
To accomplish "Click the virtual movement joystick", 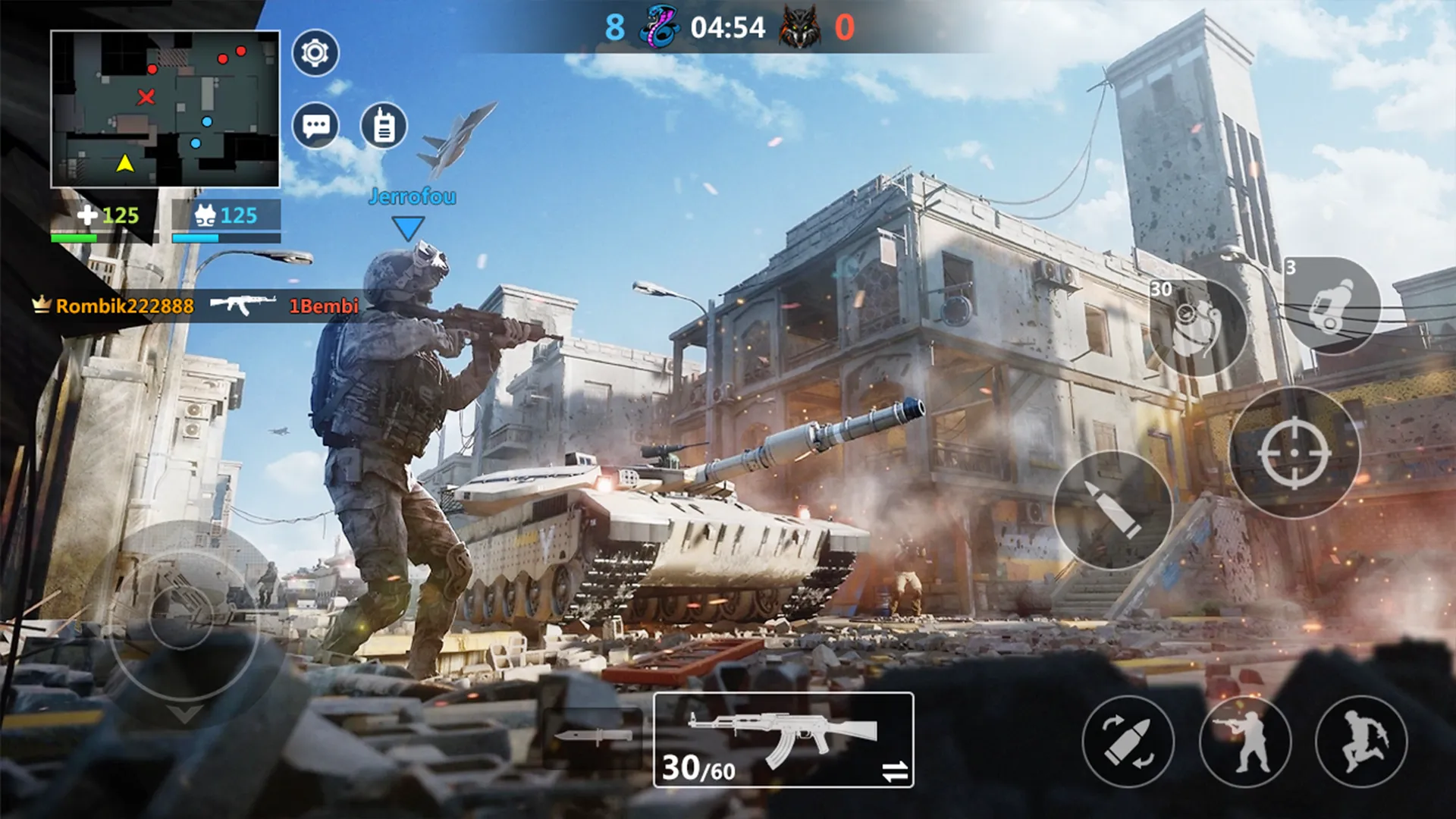I will [x=182, y=614].
